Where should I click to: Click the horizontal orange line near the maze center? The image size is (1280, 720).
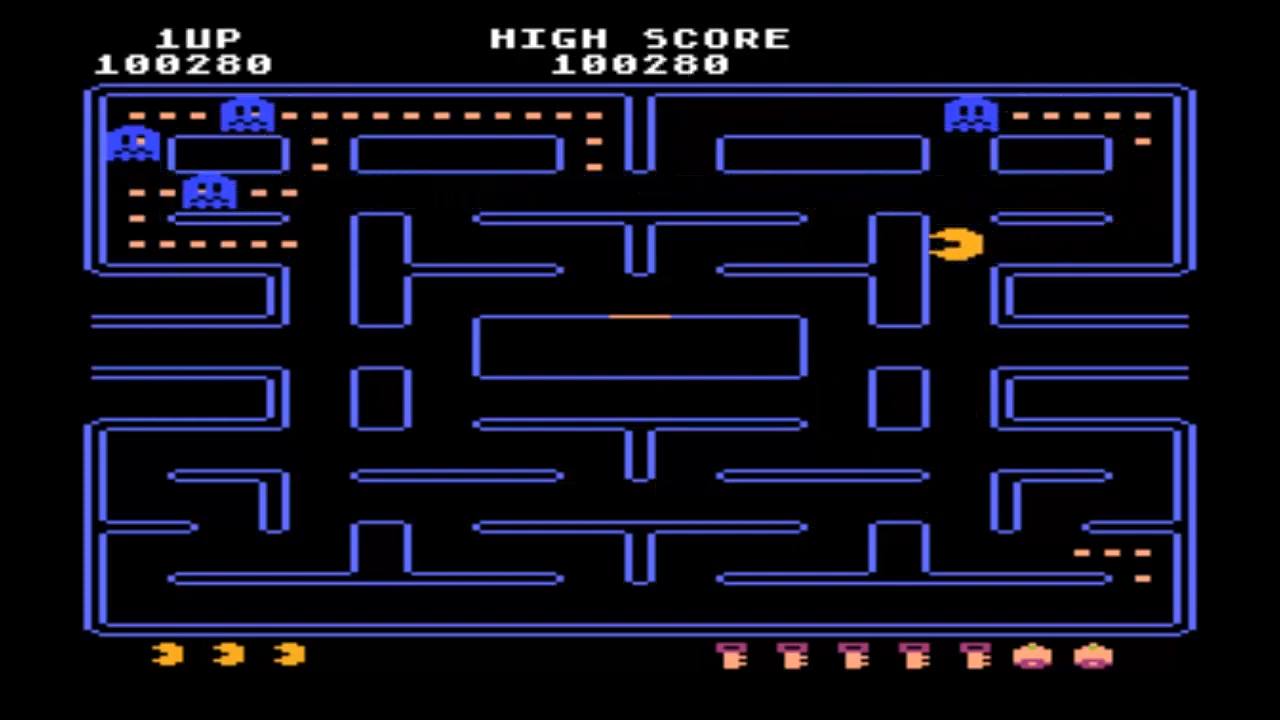640,316
